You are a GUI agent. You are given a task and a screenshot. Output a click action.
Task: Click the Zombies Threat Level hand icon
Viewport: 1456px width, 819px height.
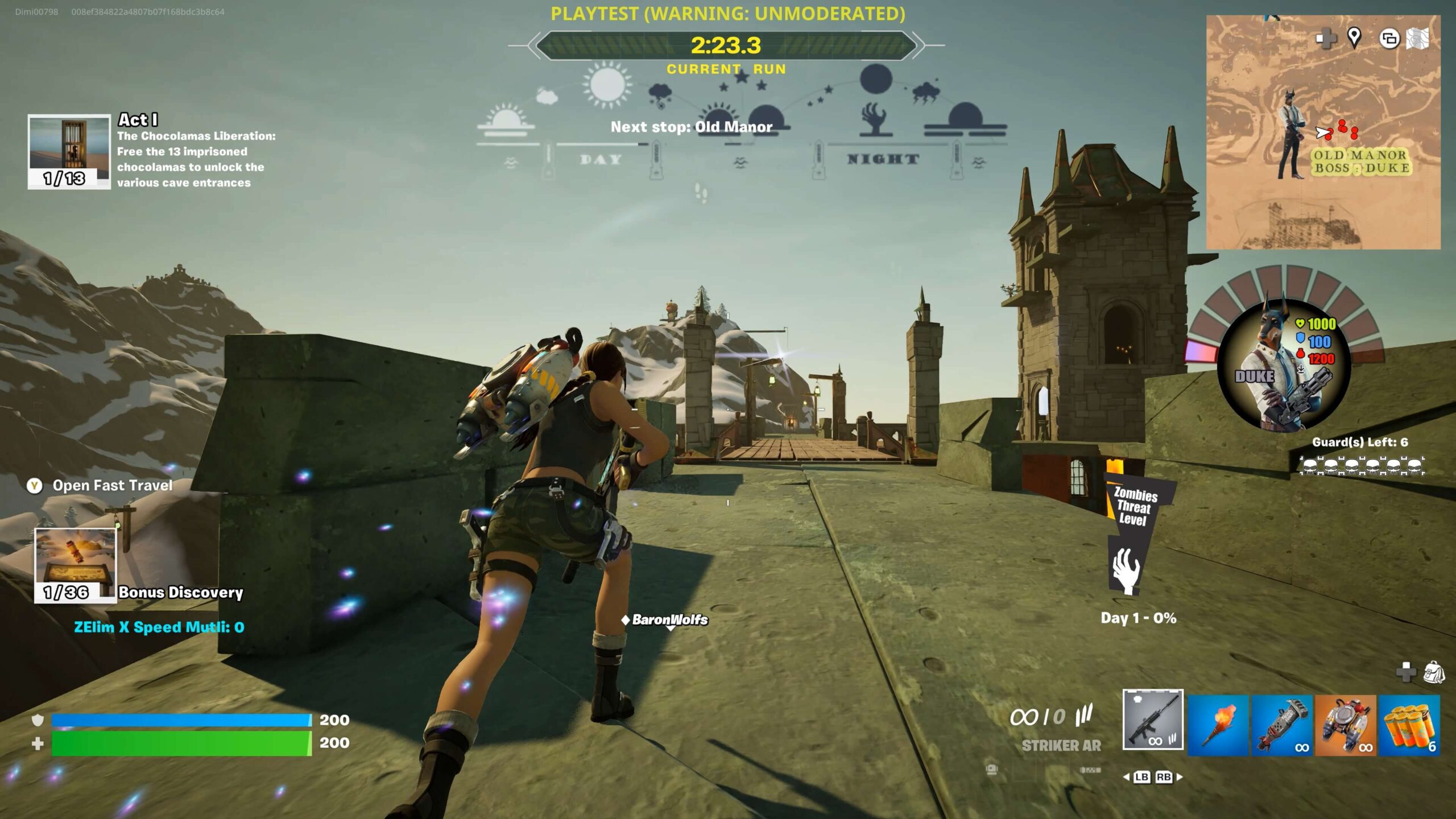click(1126, 570)
